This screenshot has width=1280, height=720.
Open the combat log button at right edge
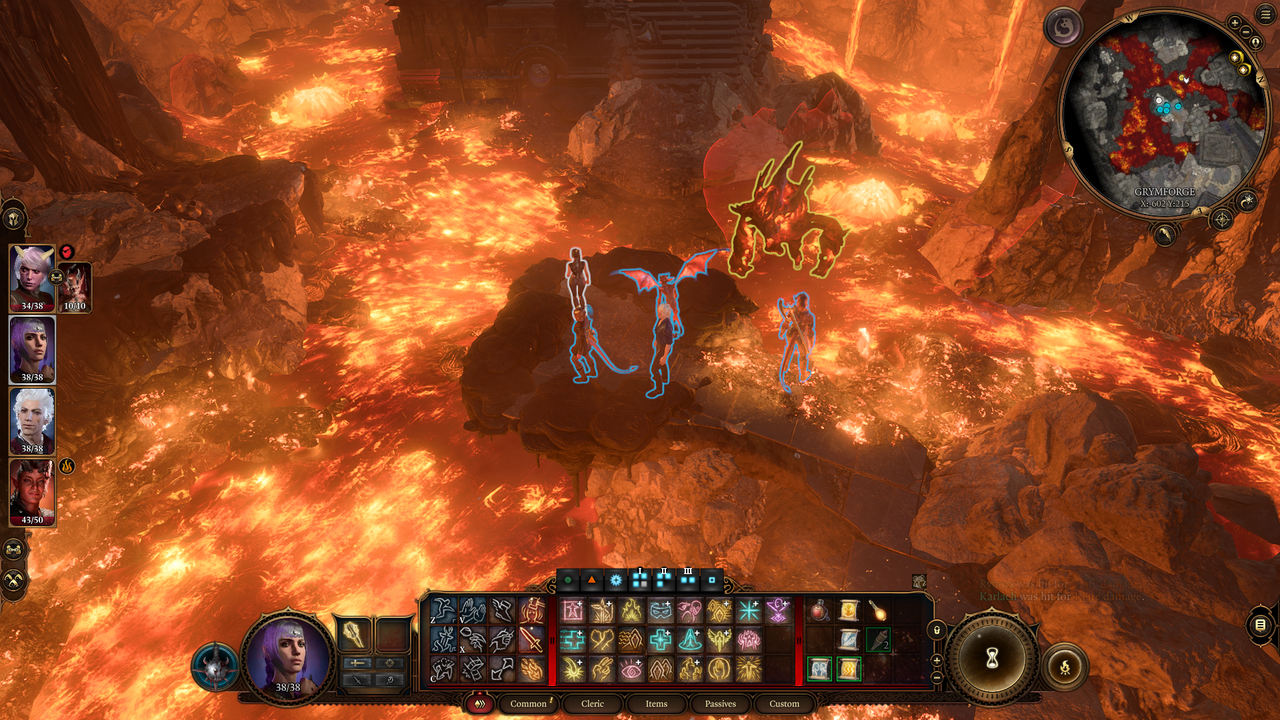click(1261, 625)
